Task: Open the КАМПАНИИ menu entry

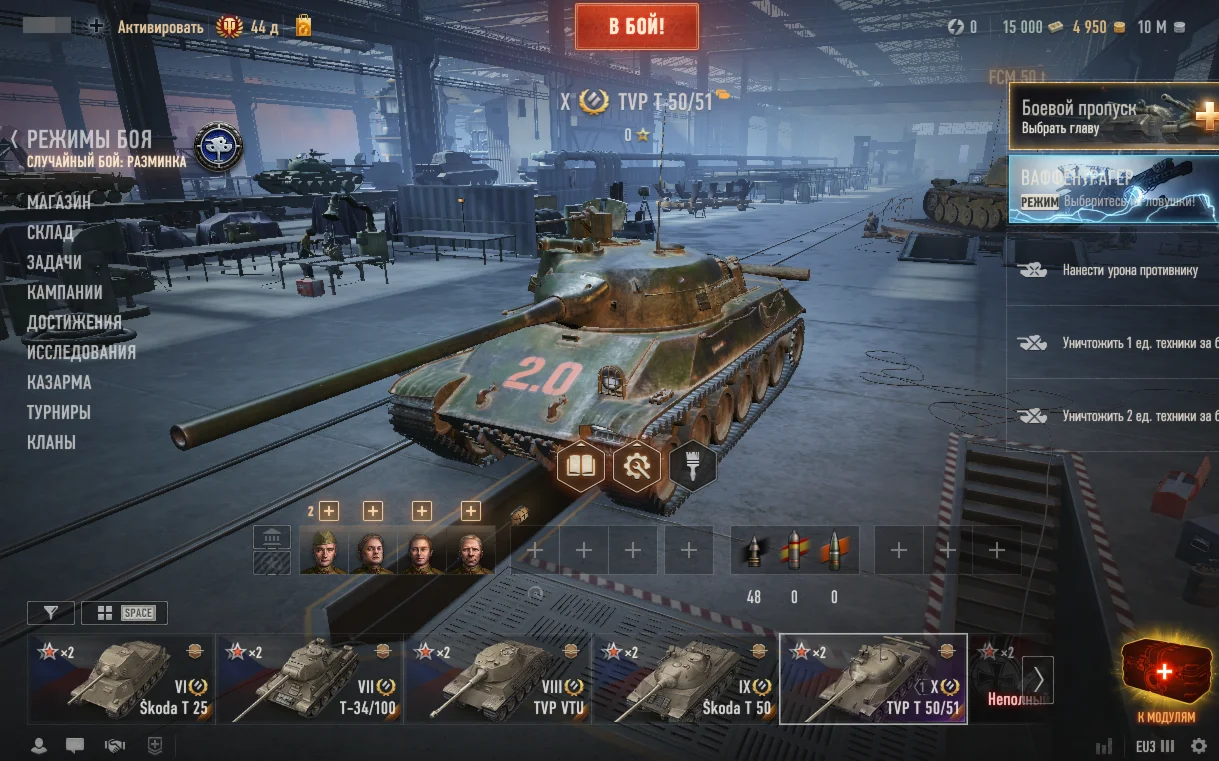Action: pyautogui.click(x=65, y=292)
